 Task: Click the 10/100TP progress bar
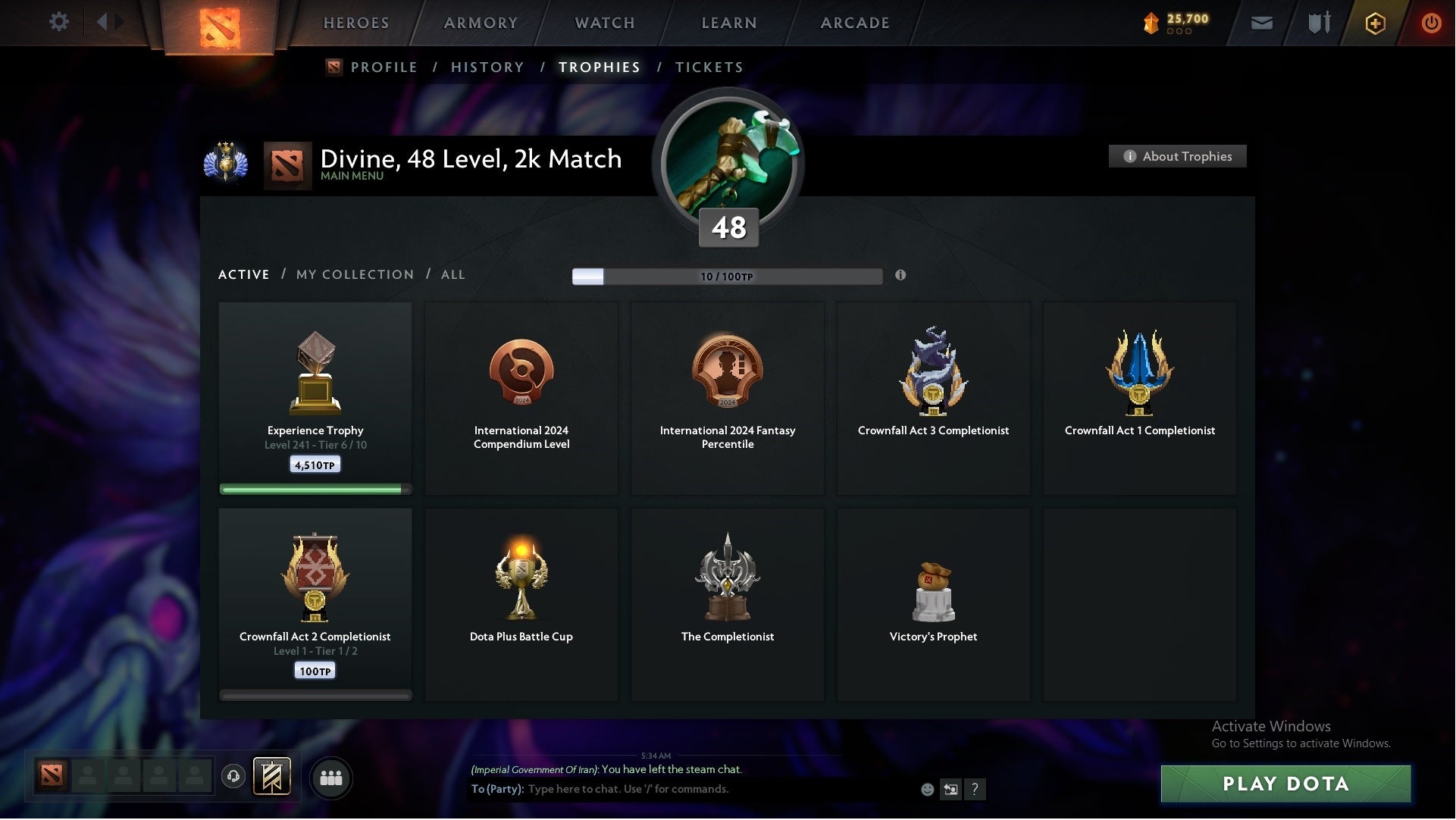(727, 277)
